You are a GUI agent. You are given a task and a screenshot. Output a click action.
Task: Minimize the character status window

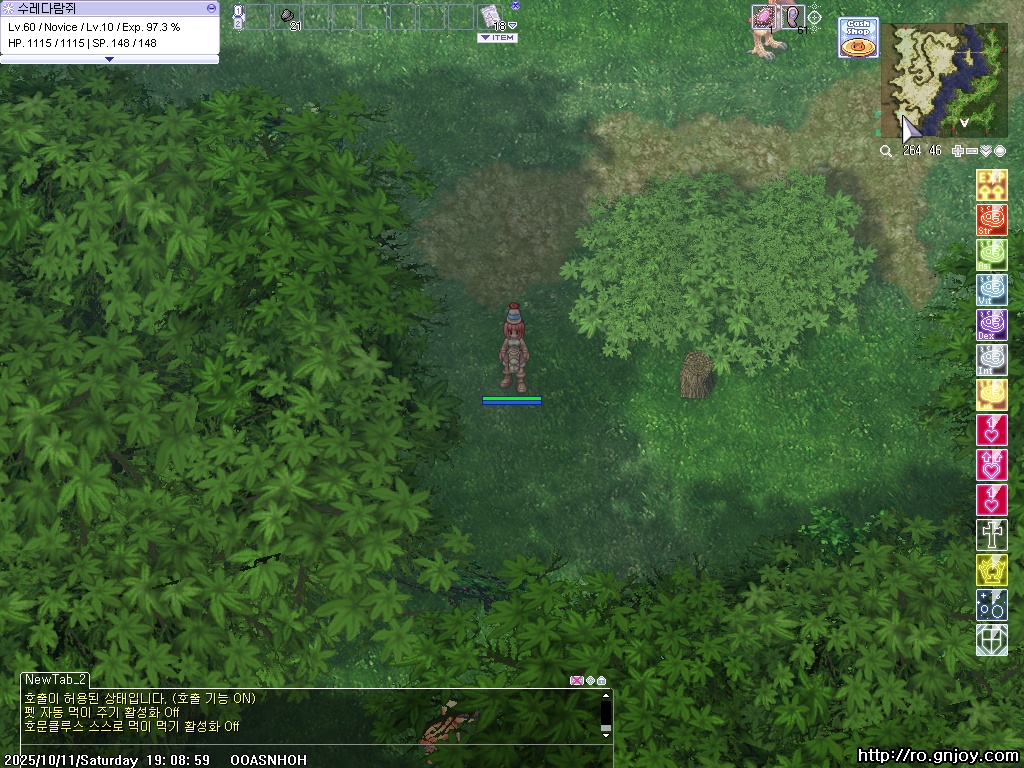coord(211,7)
